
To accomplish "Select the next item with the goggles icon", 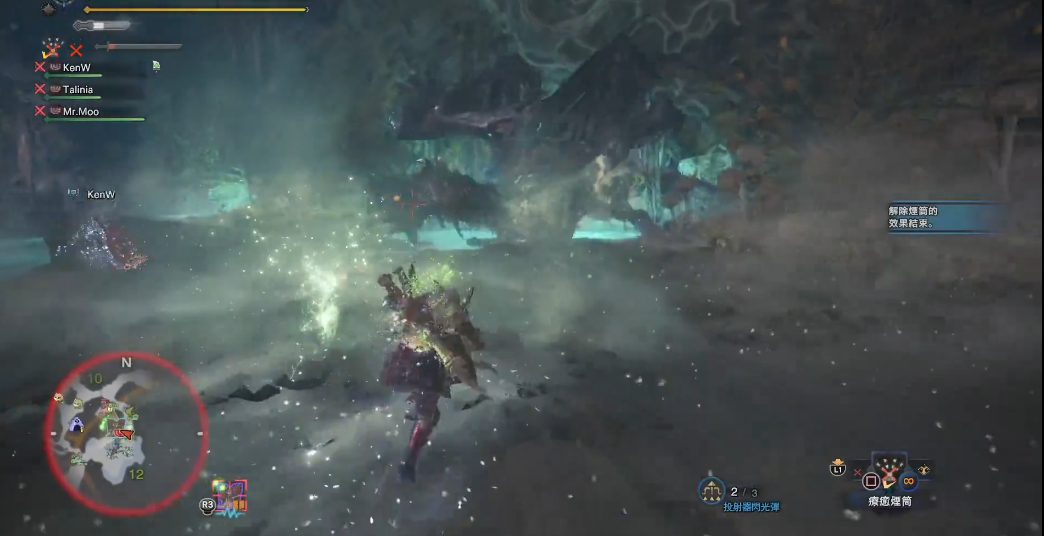I will point(925,469).
